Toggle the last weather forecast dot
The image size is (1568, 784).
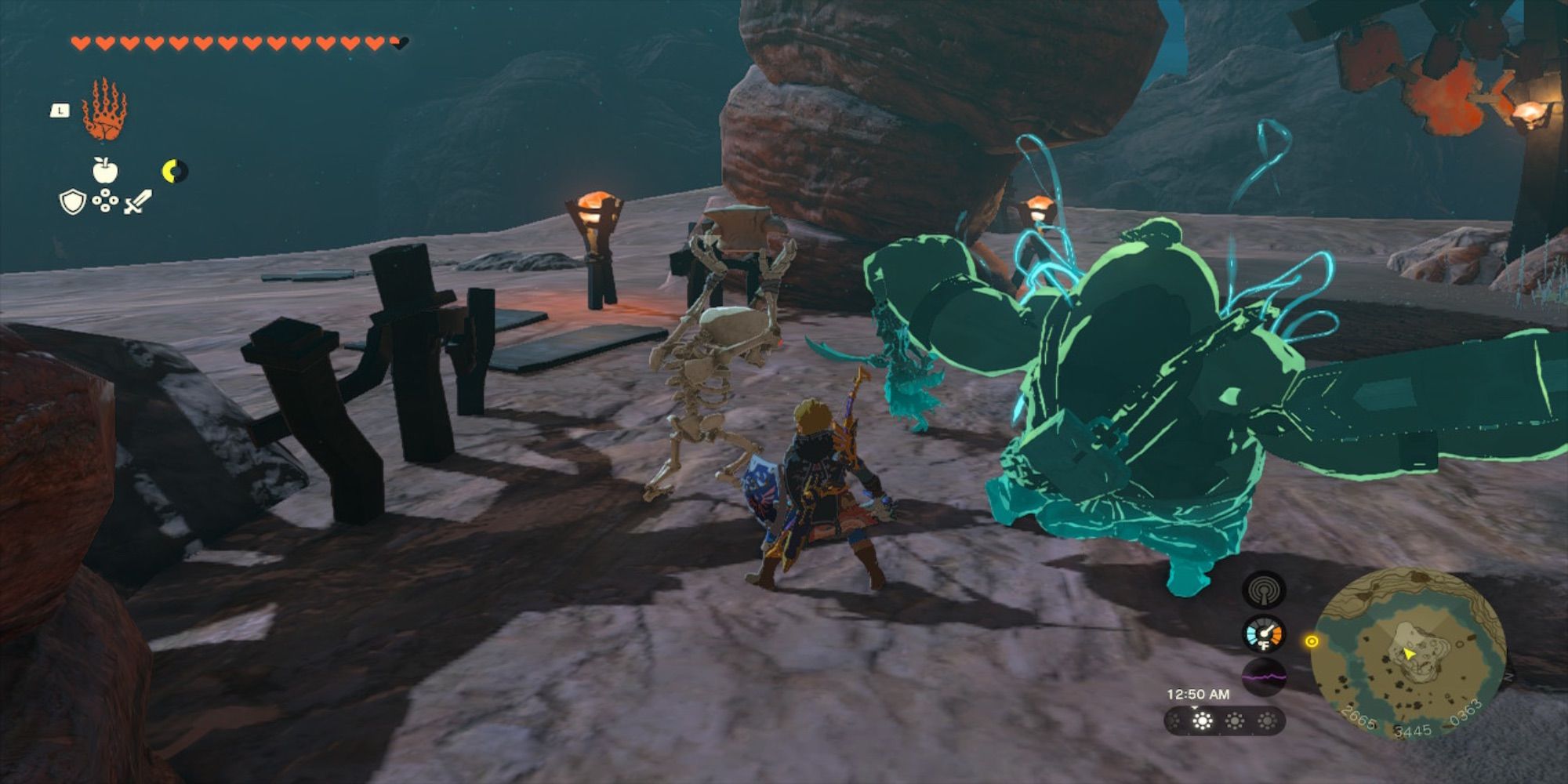tap(1268, 721)
